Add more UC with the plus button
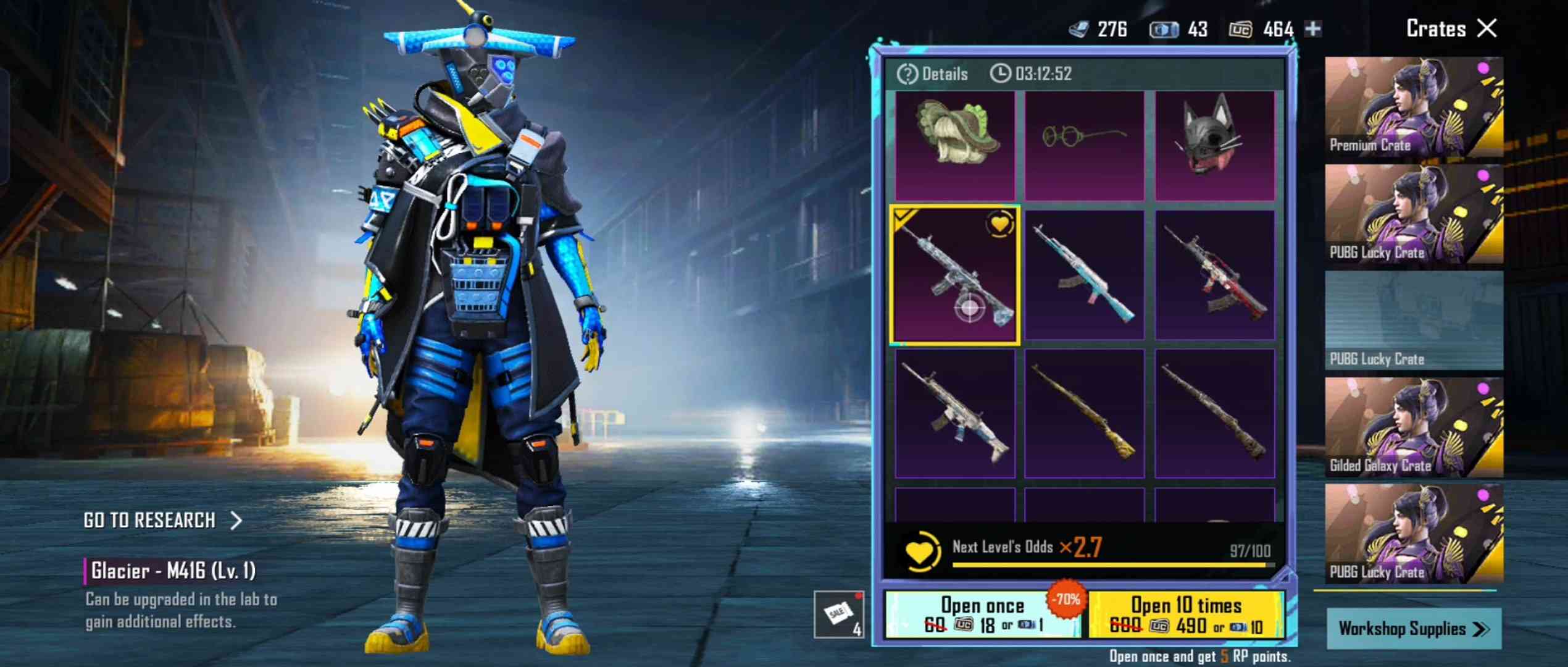Screen dimensions: 1568x667 1313,28
